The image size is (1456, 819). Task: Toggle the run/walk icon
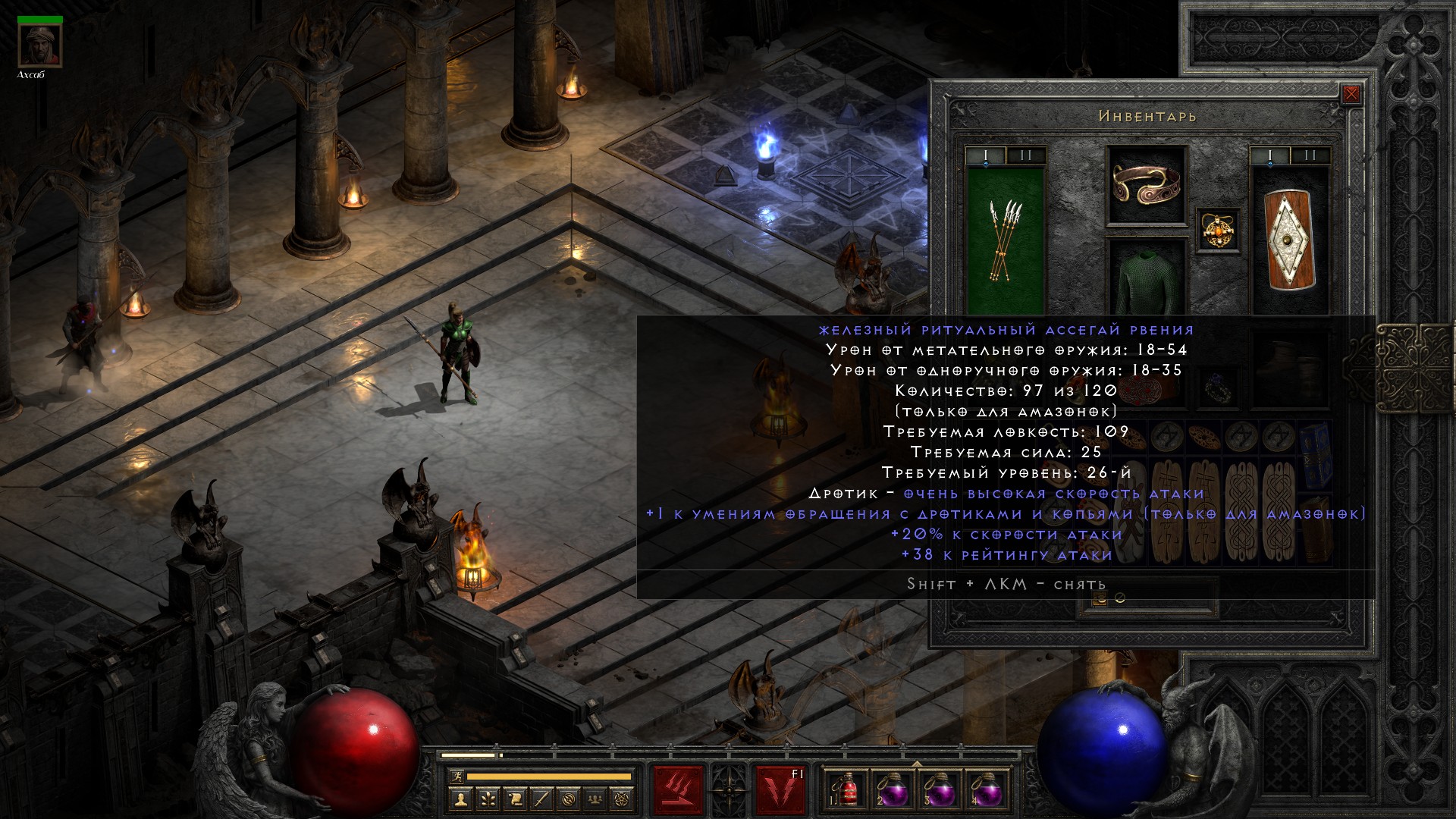click(455, 777)
